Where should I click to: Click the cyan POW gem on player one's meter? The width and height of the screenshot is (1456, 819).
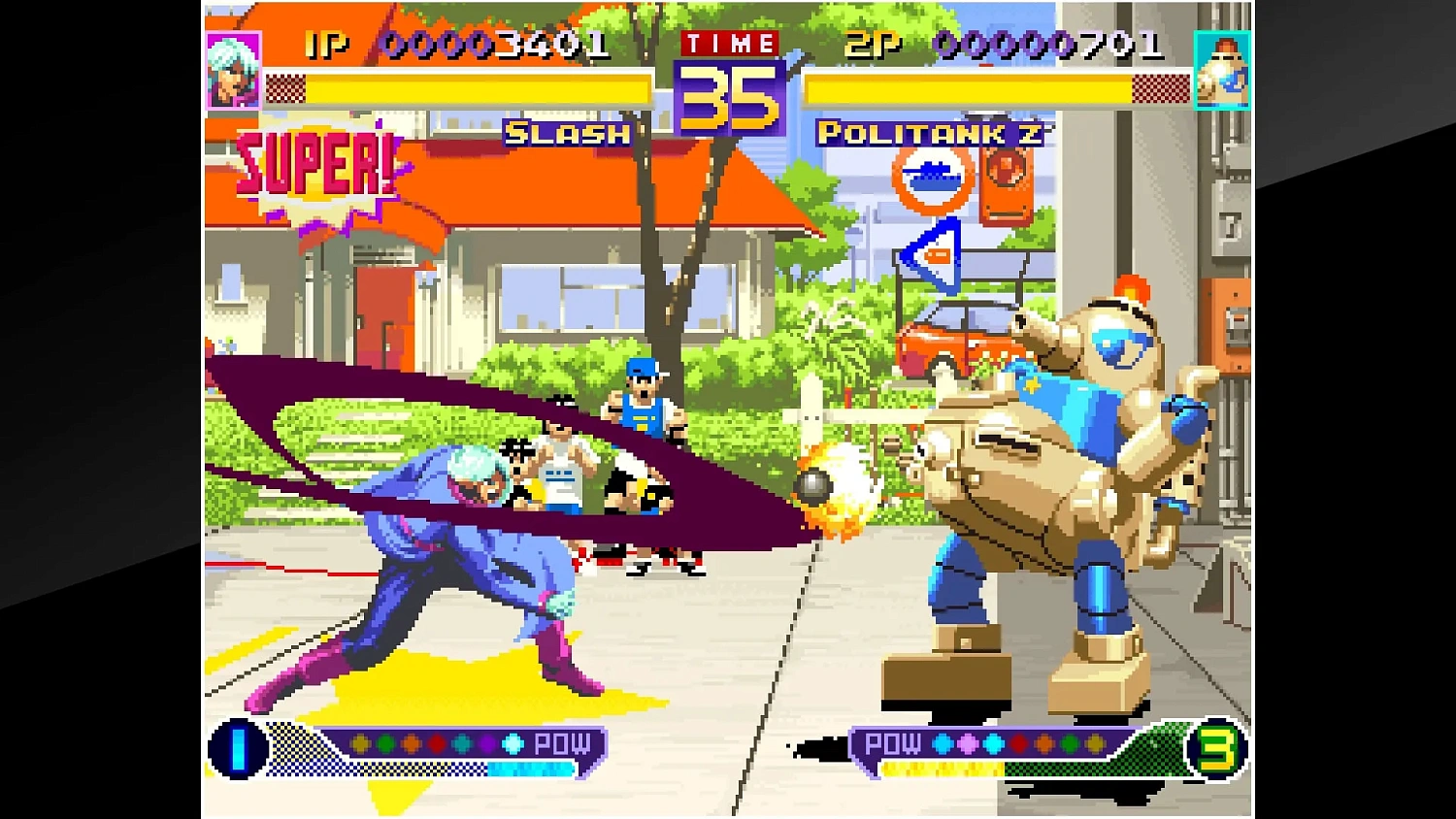(x=512, y=744)
